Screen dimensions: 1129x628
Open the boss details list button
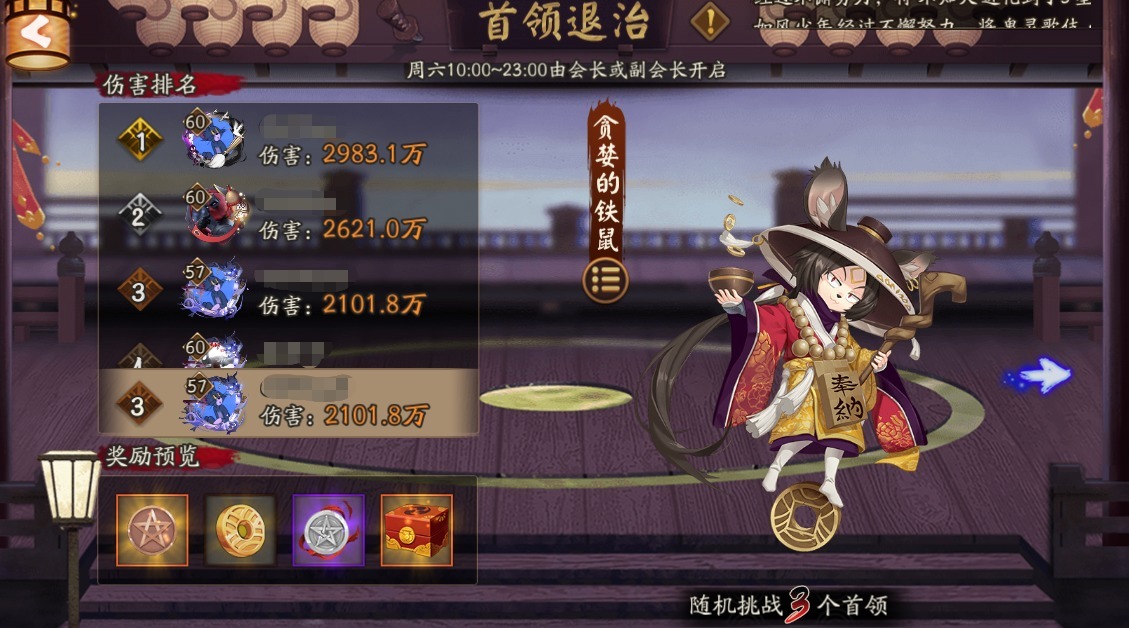pyautogui.click(x=605, y=280)
